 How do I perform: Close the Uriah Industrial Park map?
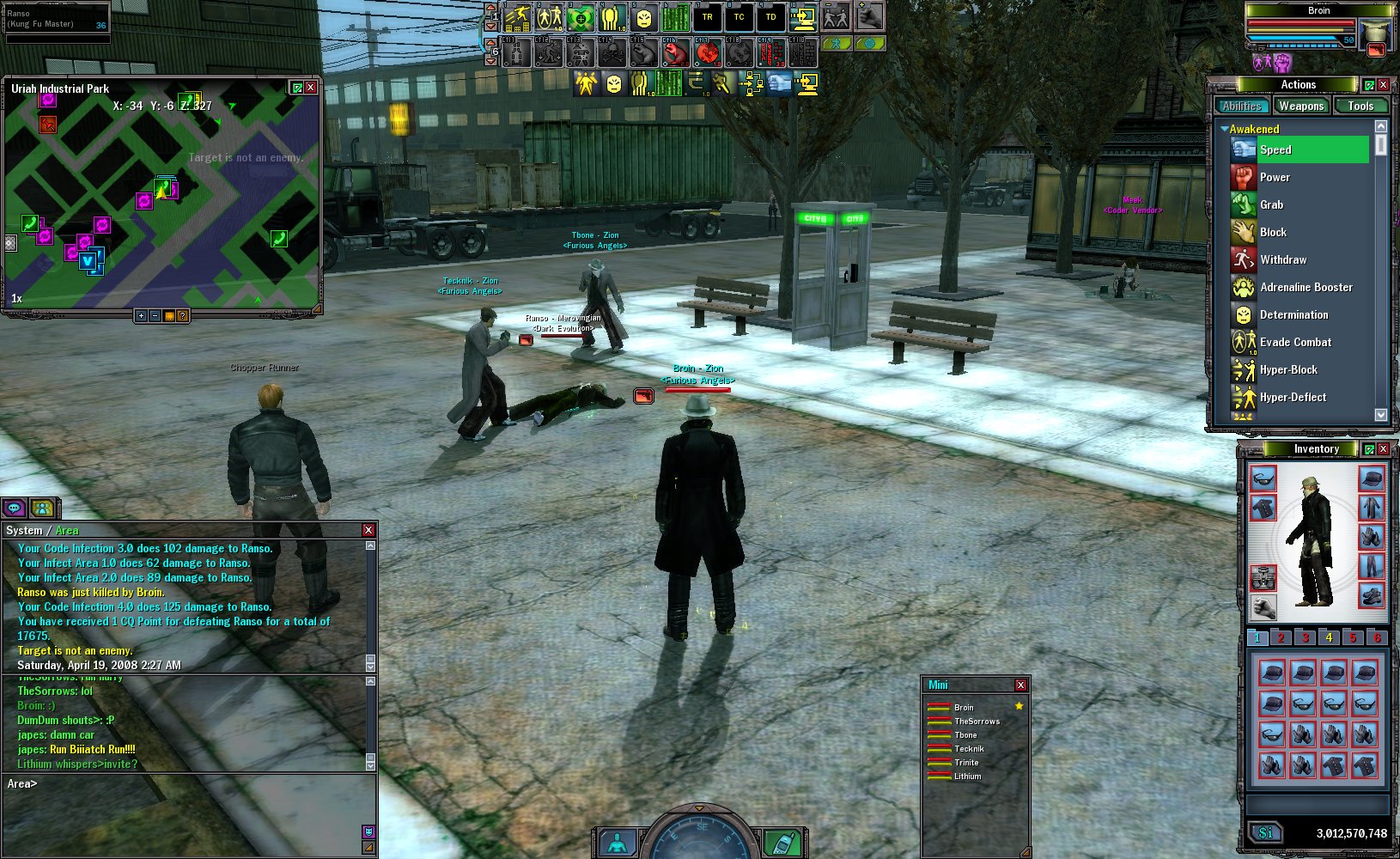pyautogui.click(x=311, y=88)
